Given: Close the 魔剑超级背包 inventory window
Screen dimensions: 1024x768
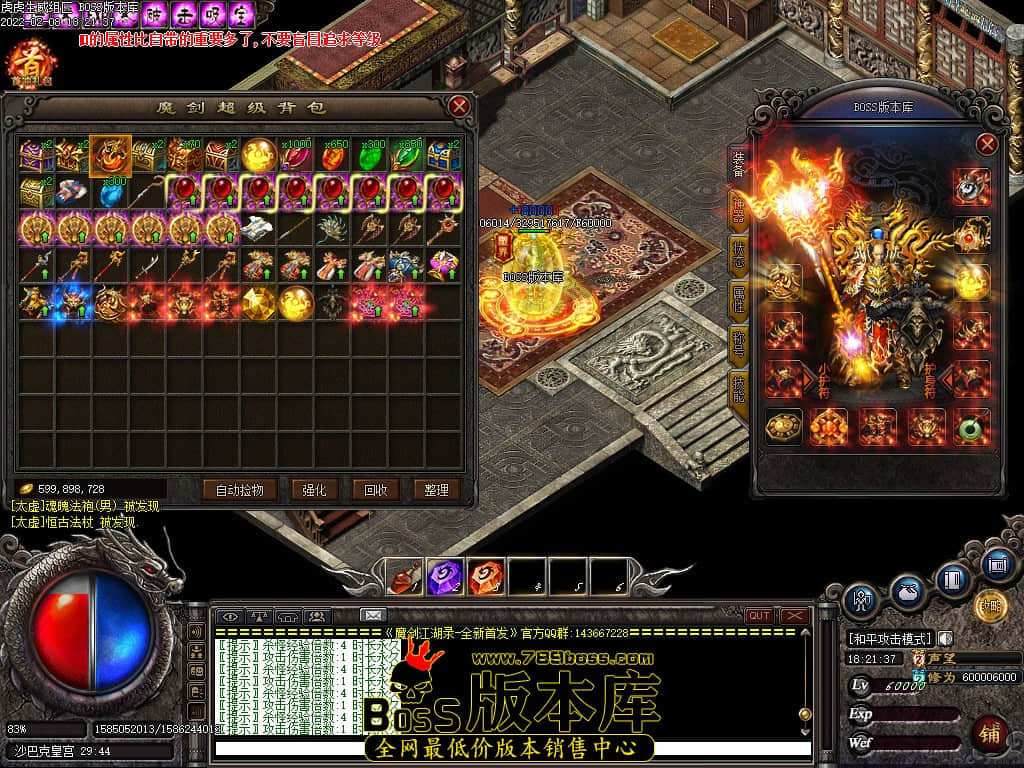Looking at the screenshot, I should point(459,106).
